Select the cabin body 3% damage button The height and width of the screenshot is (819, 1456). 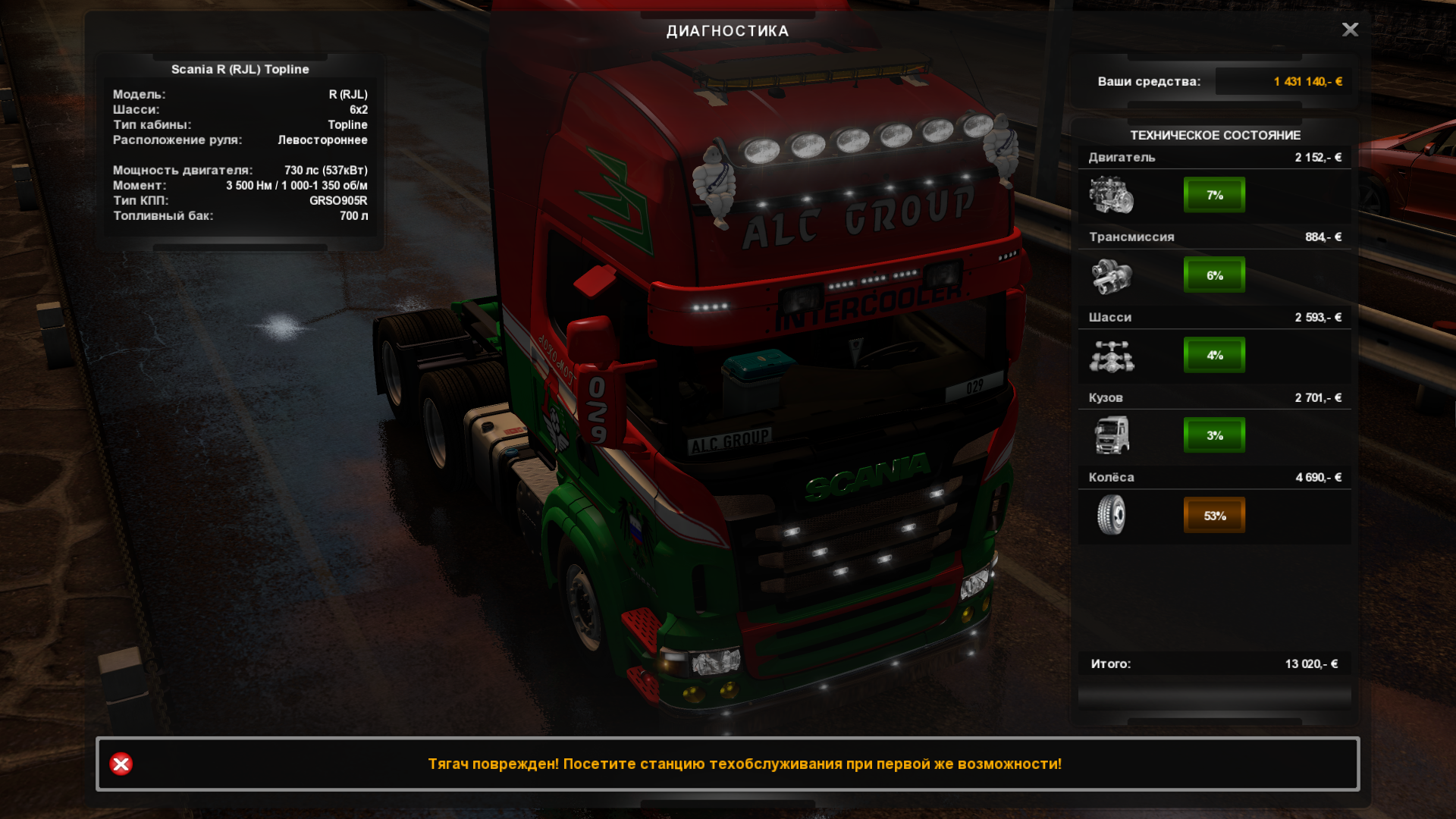pos(1214,435)
